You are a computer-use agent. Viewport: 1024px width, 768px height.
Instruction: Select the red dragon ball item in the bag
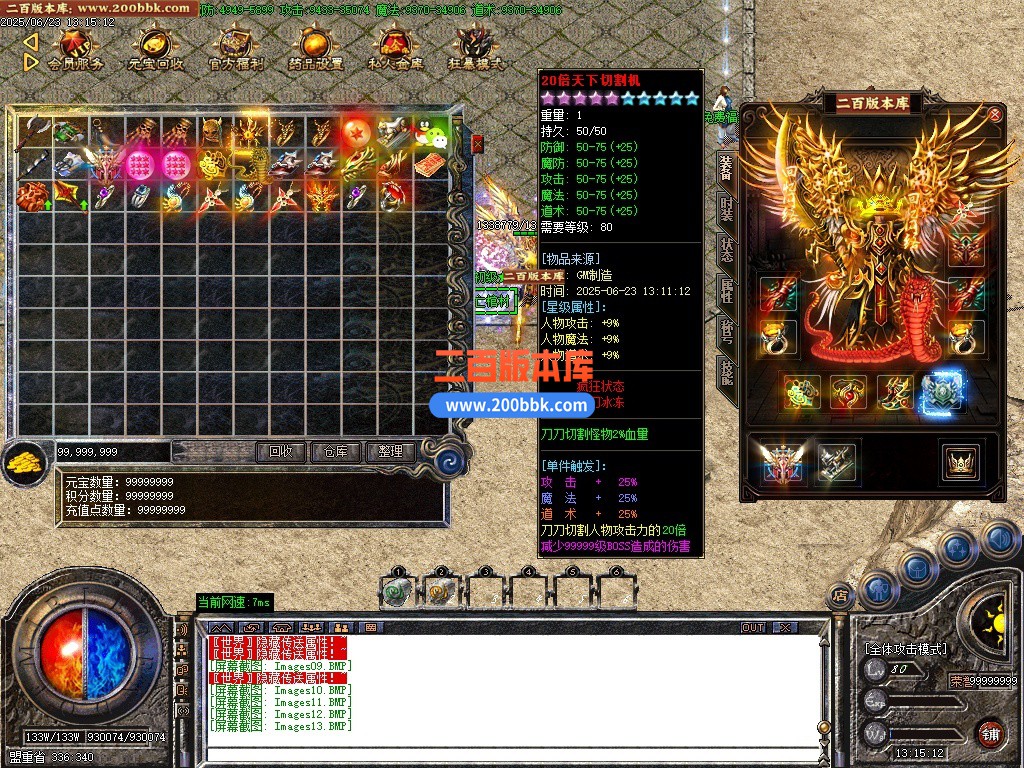(x=357, y=132)
